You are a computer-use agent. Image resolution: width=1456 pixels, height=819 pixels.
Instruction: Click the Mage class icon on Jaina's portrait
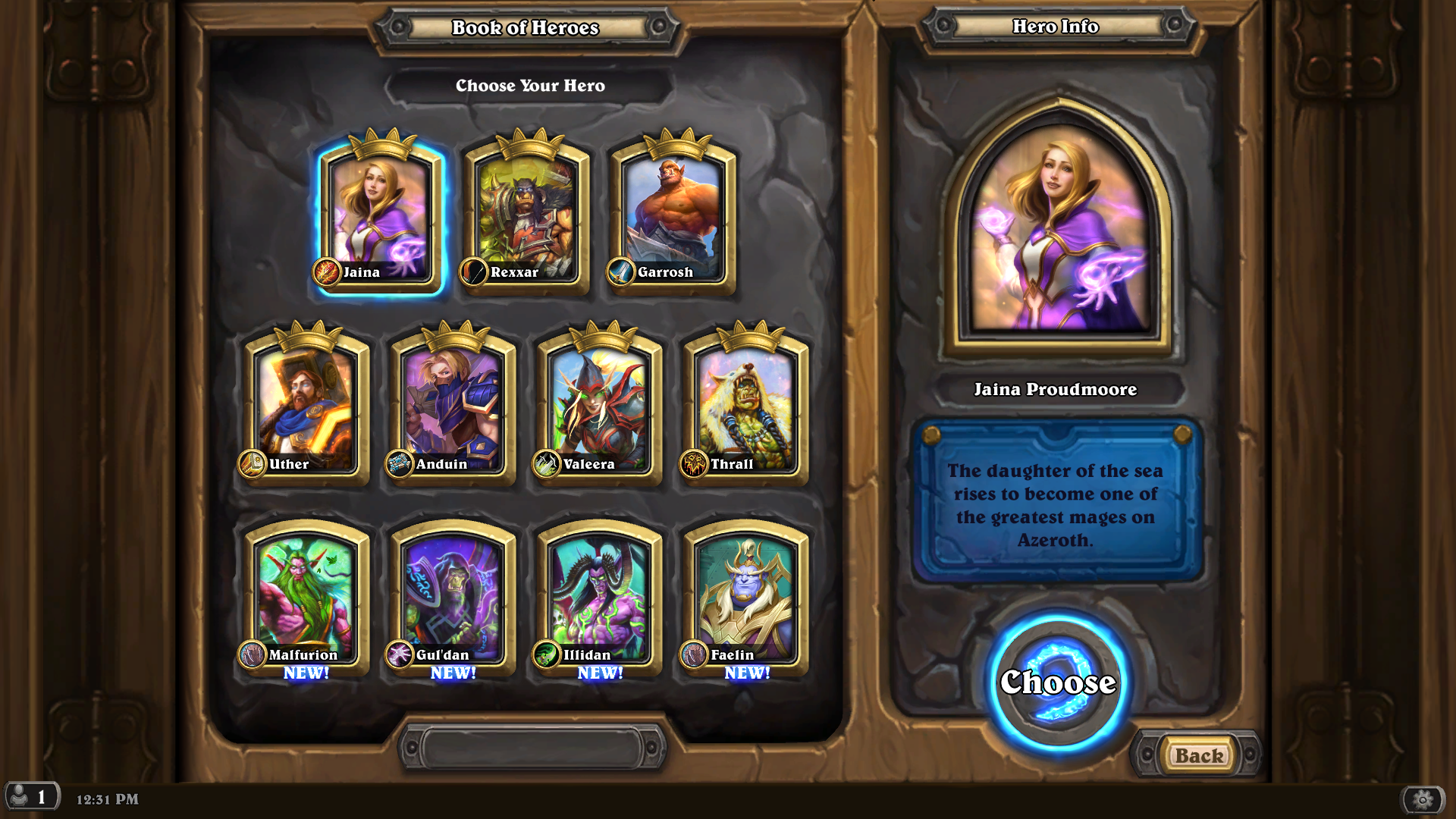(x=326, y=273)
